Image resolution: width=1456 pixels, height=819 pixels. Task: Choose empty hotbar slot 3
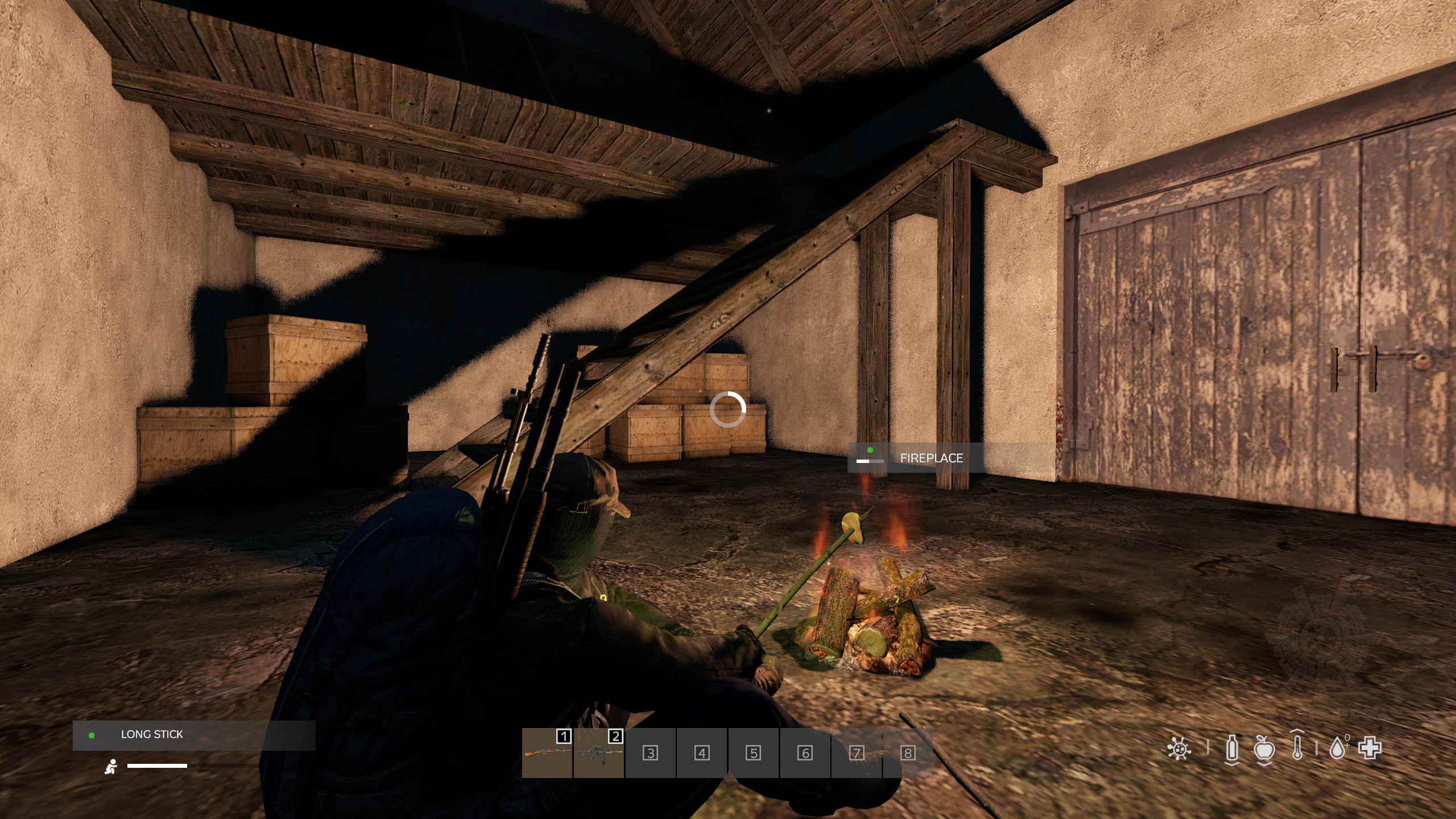coord(651,753)
